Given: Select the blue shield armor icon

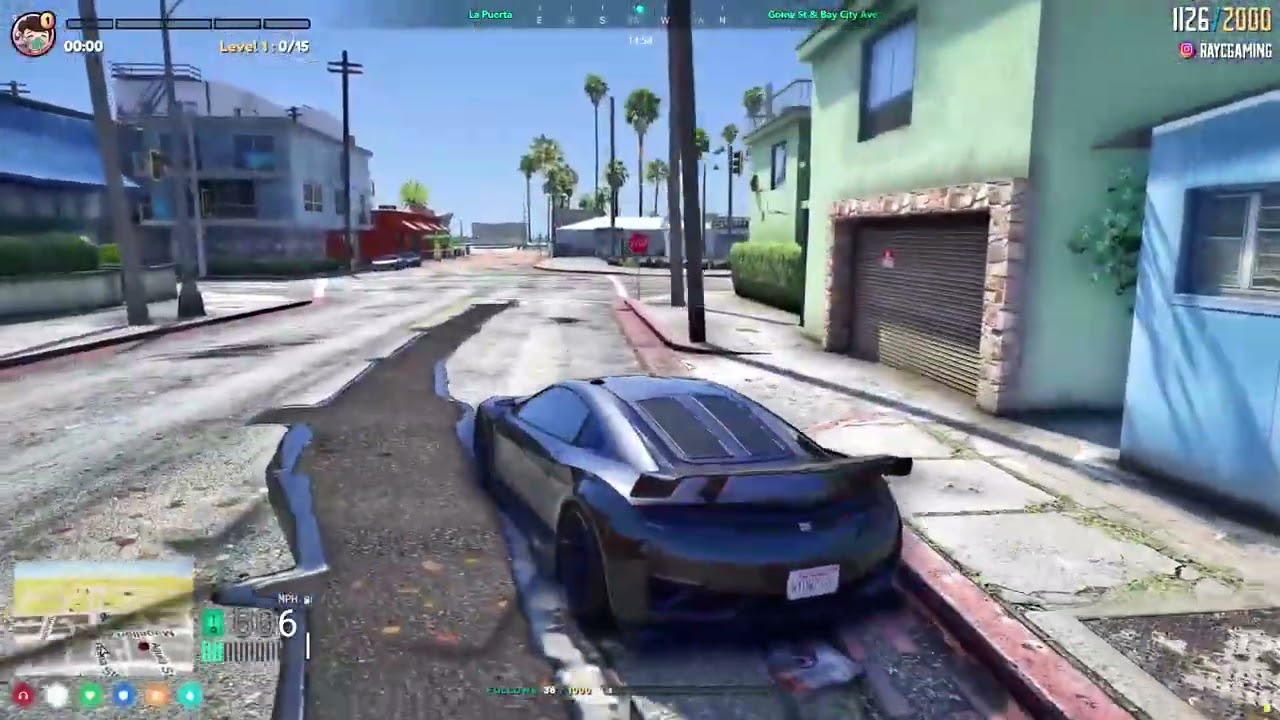Looking at the screenshot, I should click(122, 694).
